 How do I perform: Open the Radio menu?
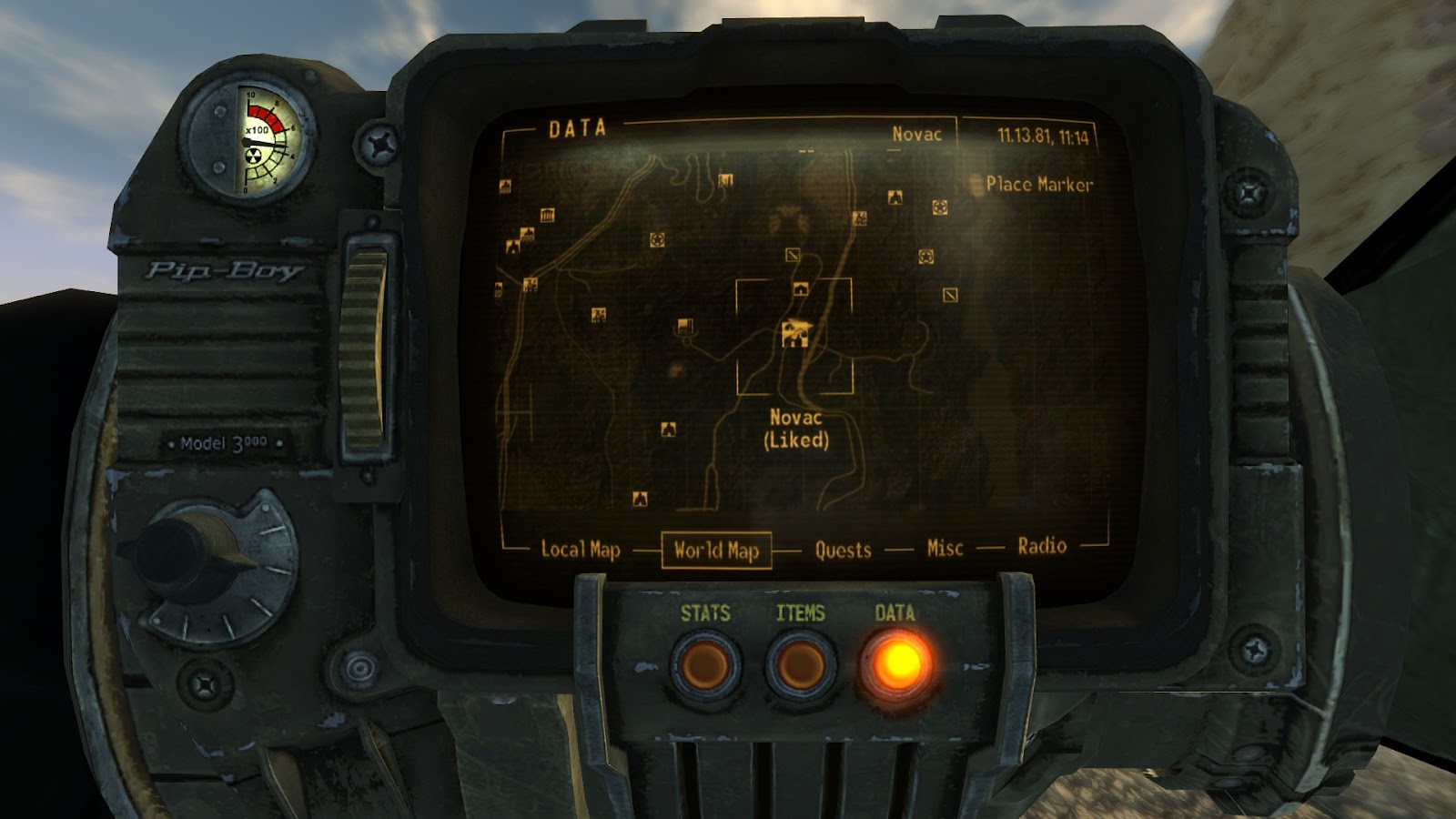[1043, 547]
